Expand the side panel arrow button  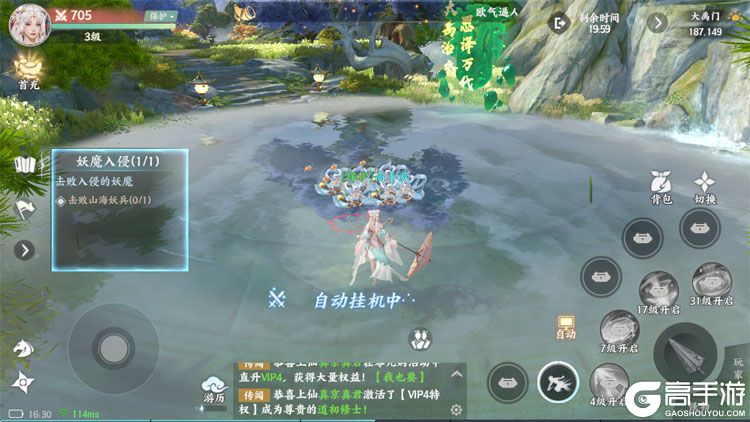[24, 251]
